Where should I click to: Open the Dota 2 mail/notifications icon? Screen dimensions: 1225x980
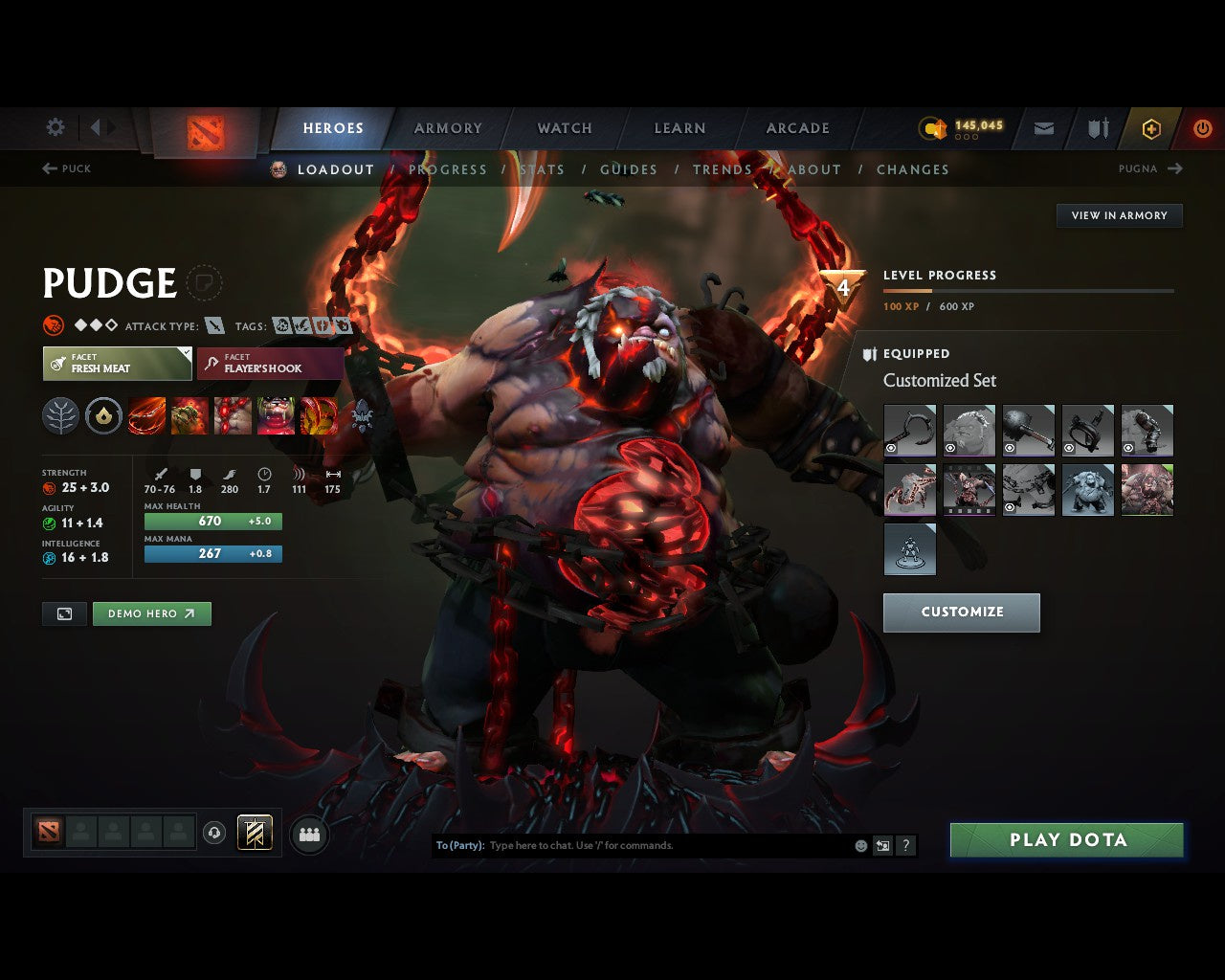[x=1043, y=128]
